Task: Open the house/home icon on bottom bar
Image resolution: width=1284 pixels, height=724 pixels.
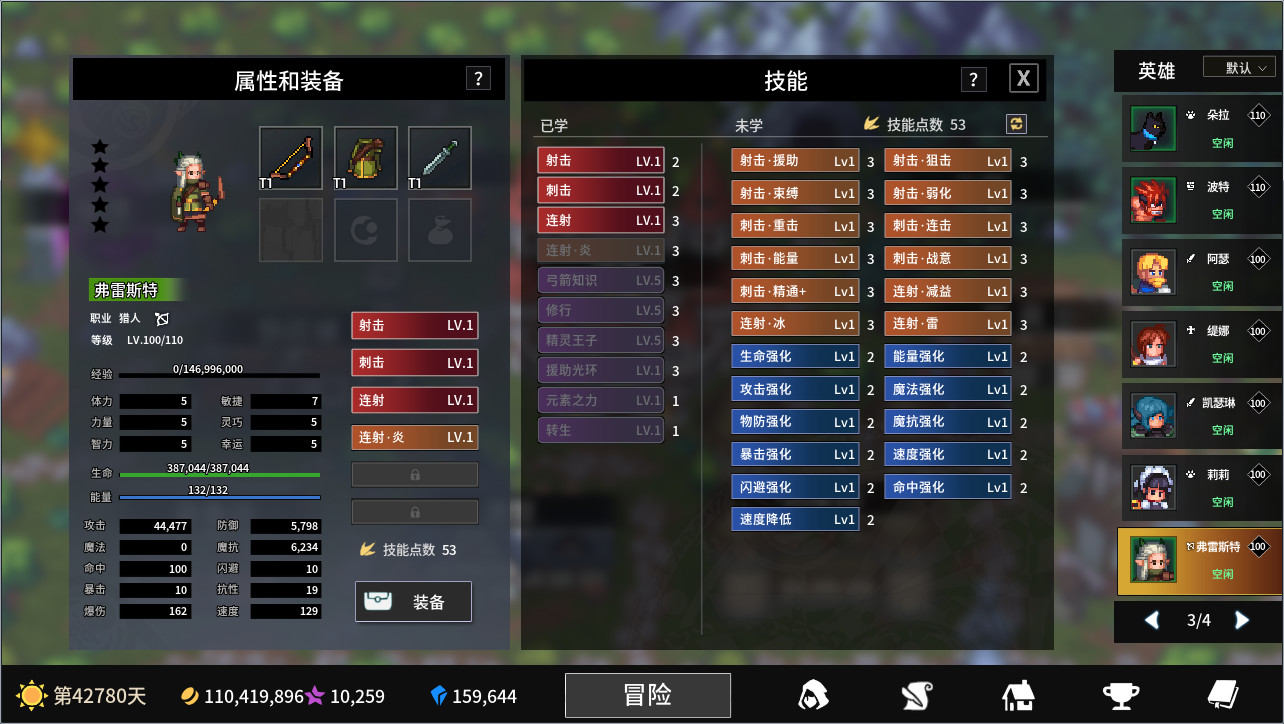Action: 1018,695
